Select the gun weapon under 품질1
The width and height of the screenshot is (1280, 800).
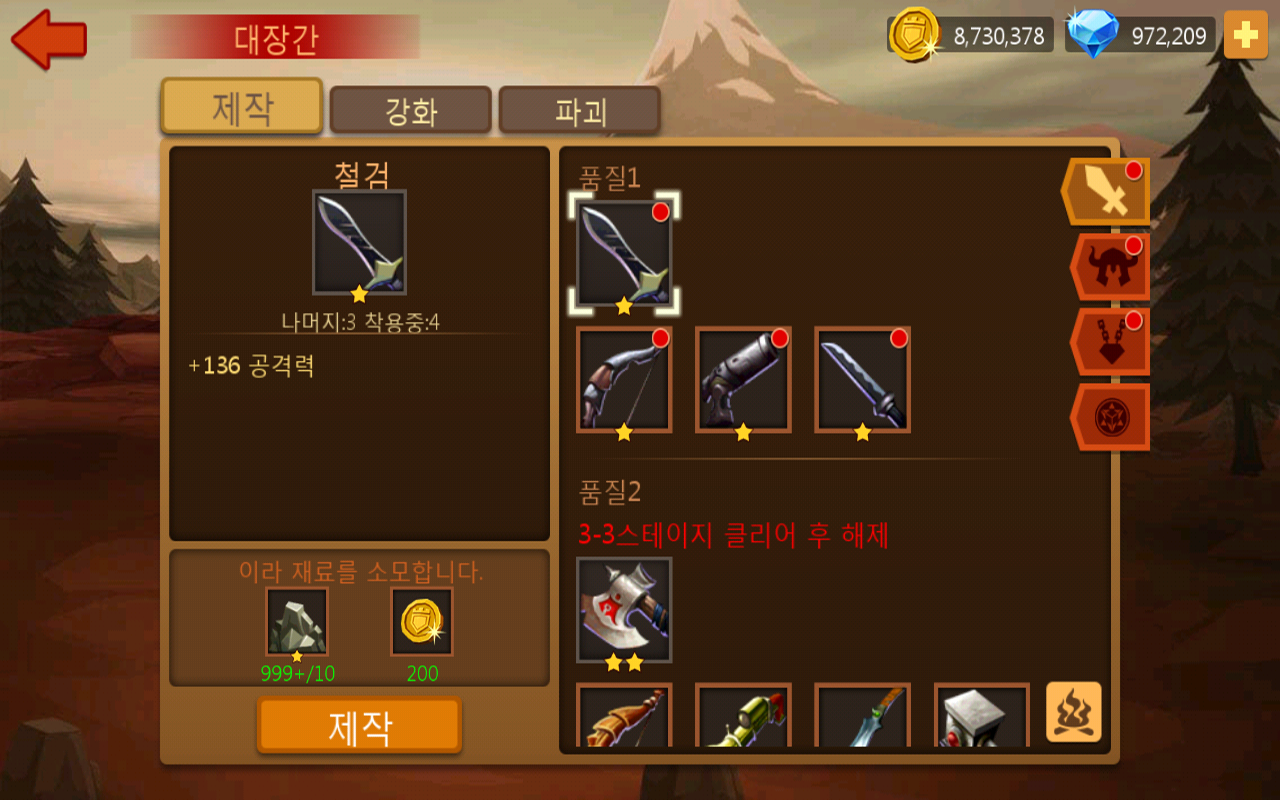742,380
